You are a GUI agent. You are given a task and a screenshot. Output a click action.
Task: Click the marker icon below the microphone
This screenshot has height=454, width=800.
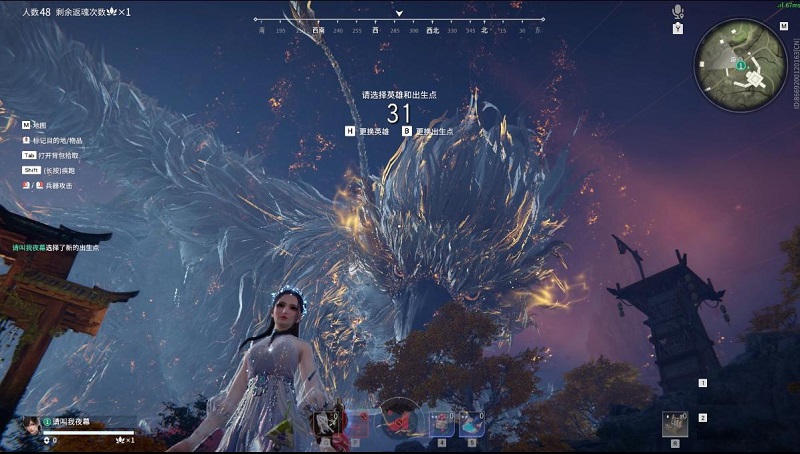[x=677, y=28]
